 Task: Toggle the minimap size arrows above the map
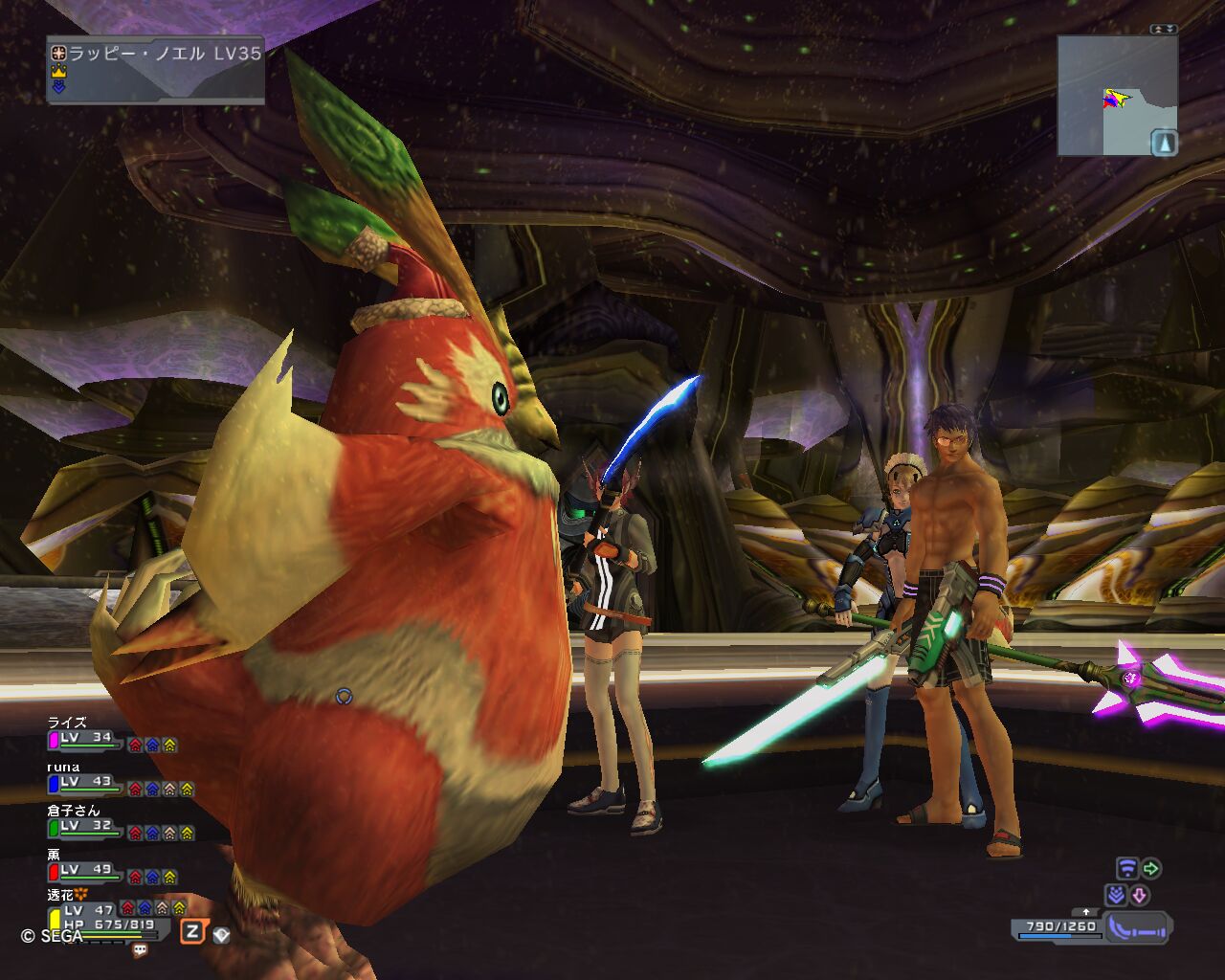(x=1164, y=30)
